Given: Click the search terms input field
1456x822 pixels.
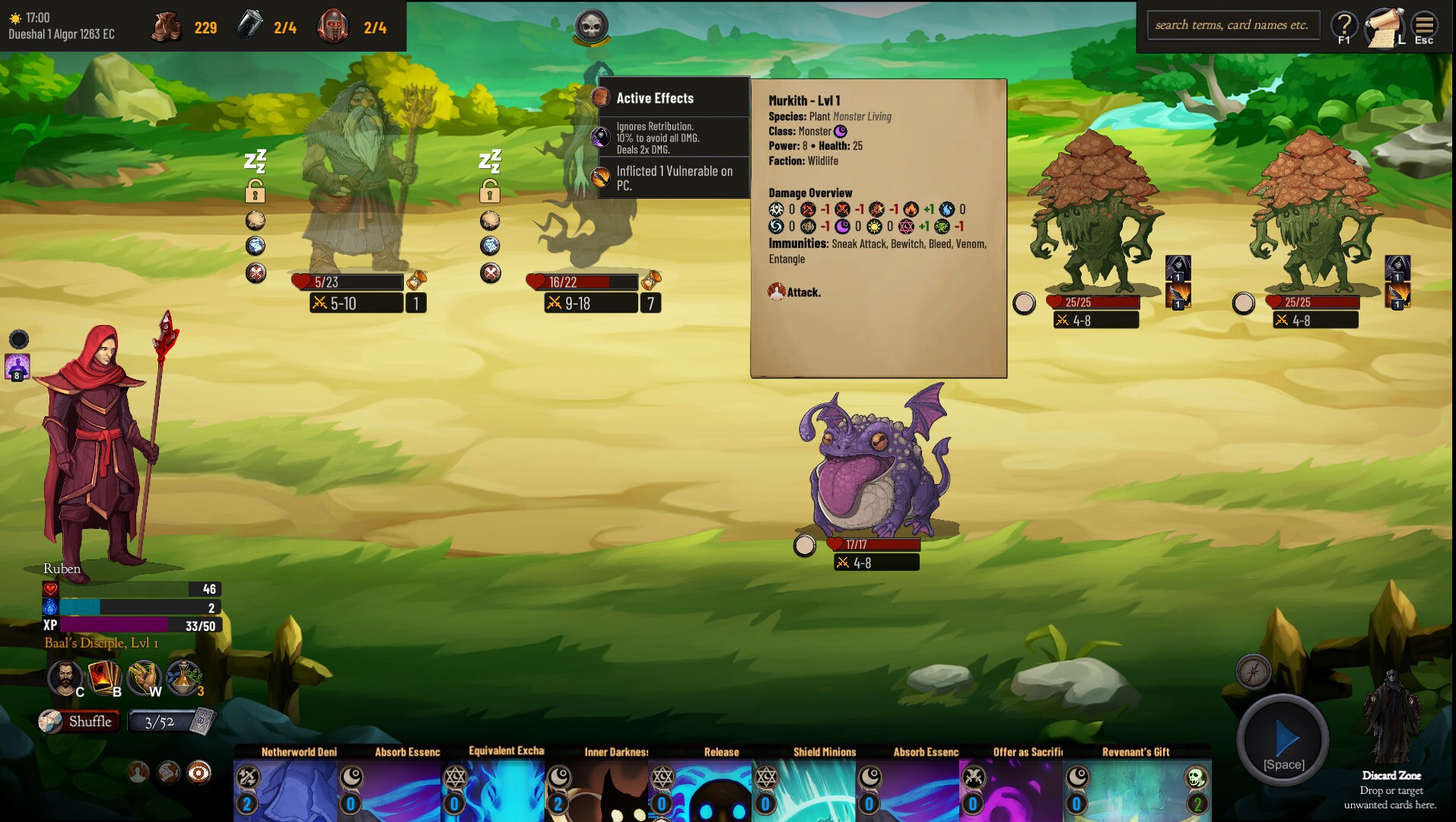Looking at the screenshot, I should coord(1232,24).
